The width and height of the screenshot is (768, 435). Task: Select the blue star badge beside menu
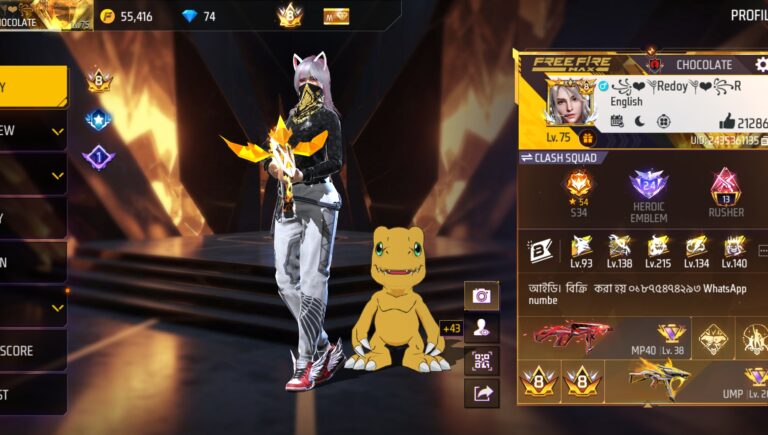coord(98,120)
